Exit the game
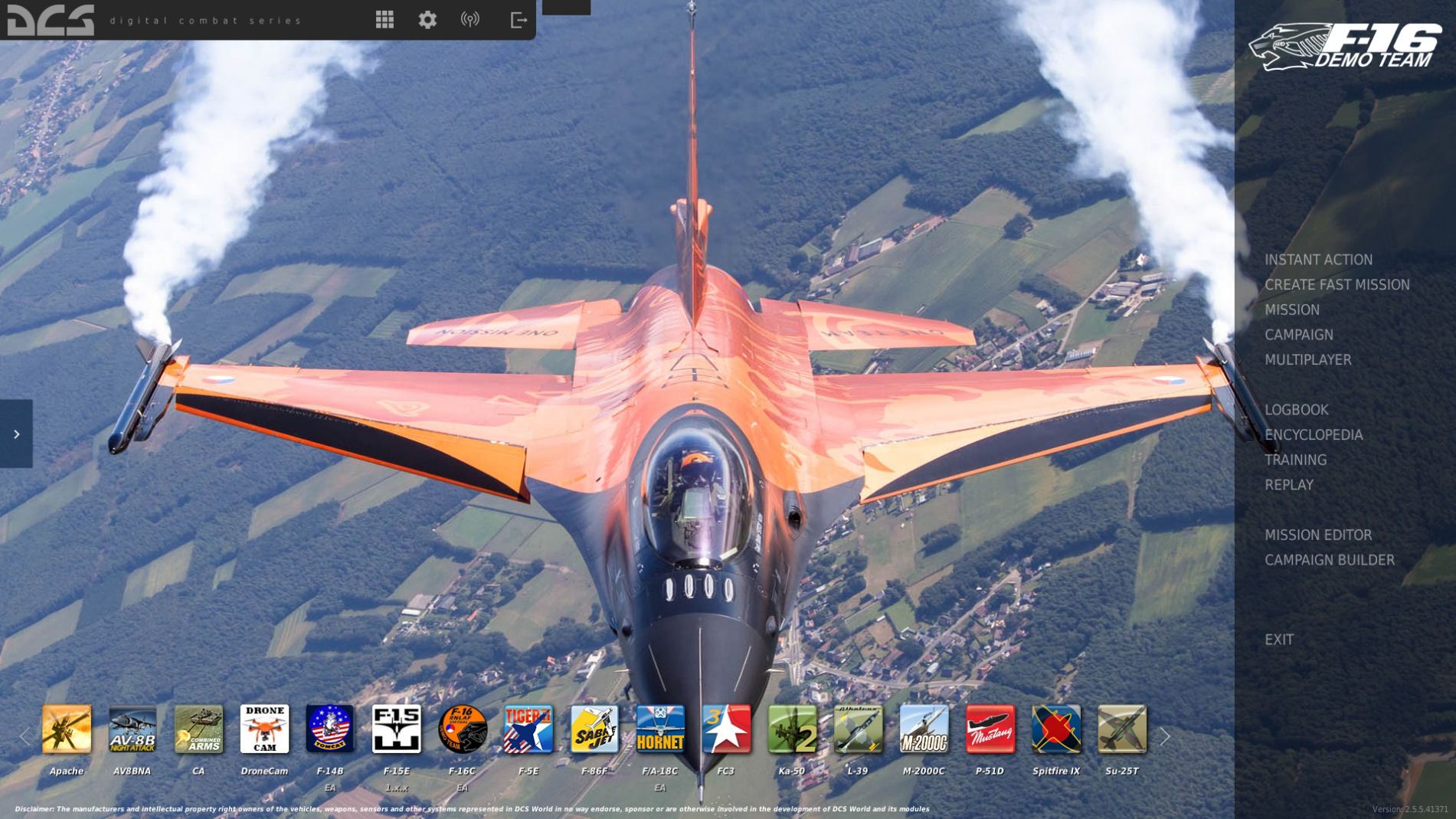The height and width of the screenshot is (819, 1456). [1278, 640]
